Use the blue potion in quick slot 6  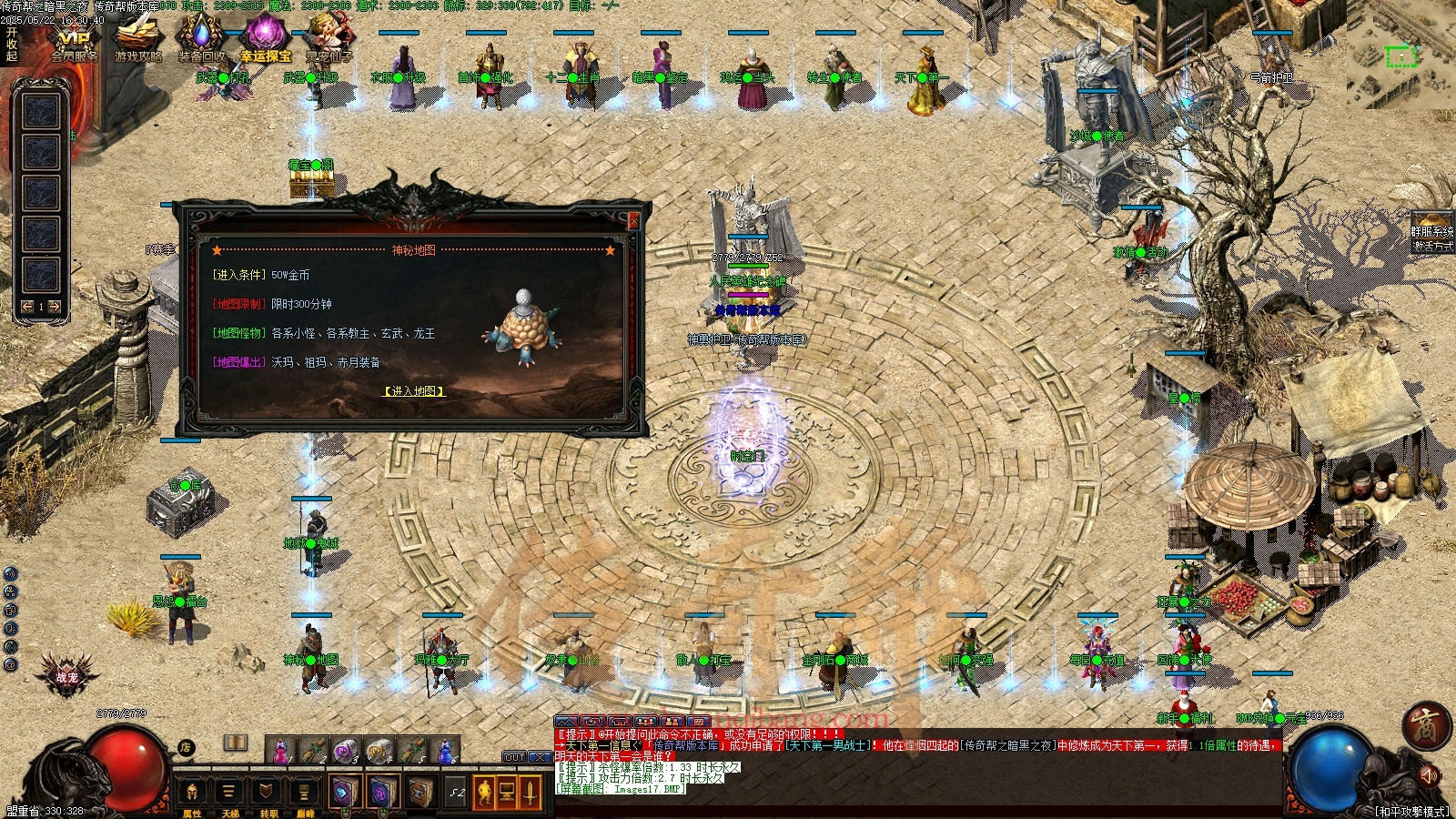coord(444,751)
